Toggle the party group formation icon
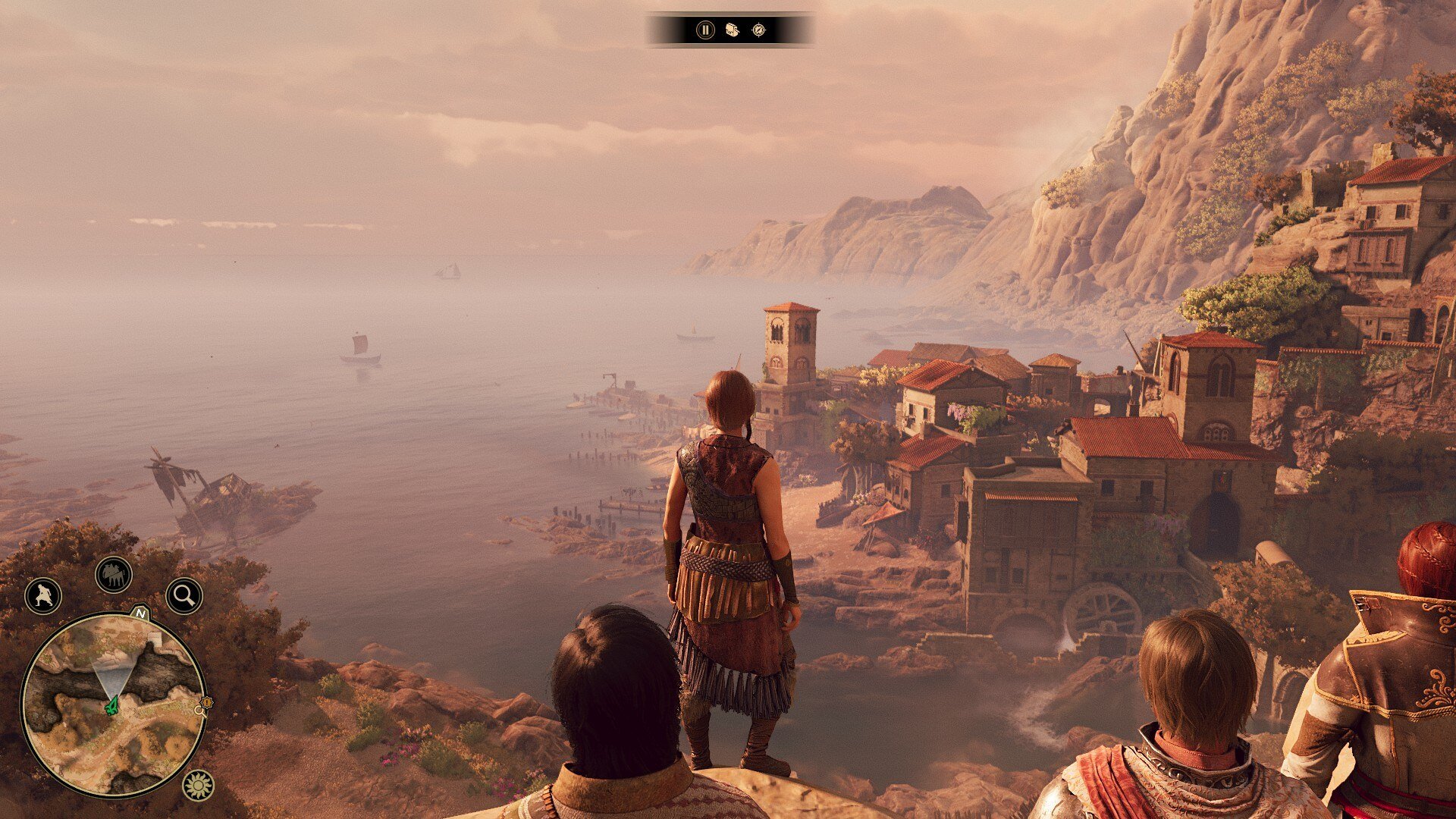1456x819 pixels. [x=114, y=575]
